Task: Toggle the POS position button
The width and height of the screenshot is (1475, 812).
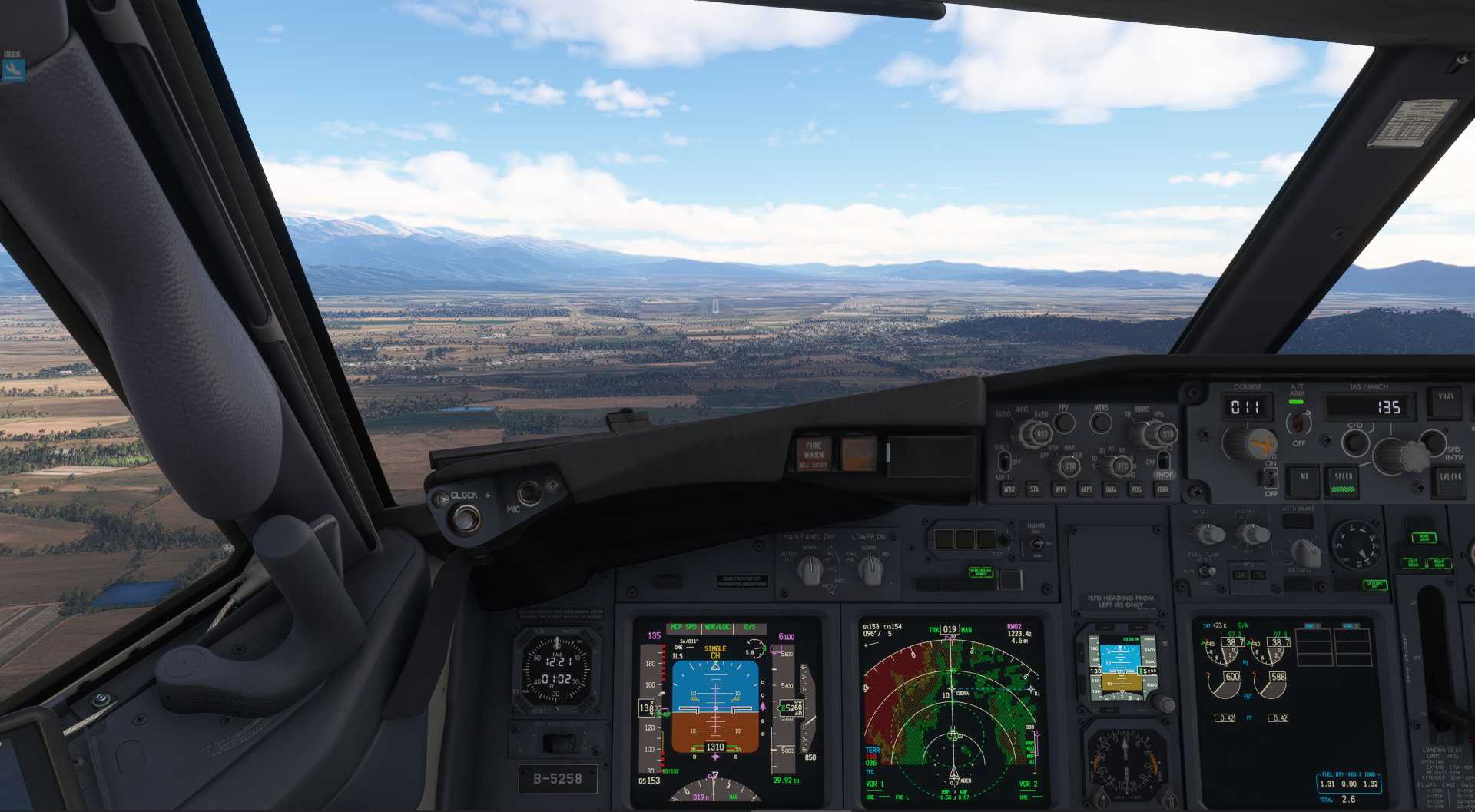Action: (x=1136, y=489)
